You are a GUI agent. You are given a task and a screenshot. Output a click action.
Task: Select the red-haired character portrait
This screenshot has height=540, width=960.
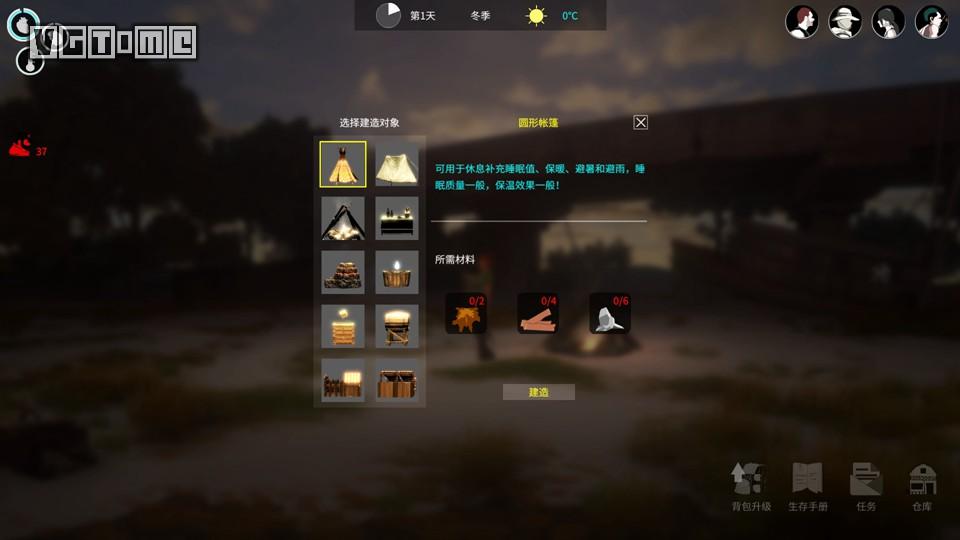pyautogui.click(x=802, y=22)
